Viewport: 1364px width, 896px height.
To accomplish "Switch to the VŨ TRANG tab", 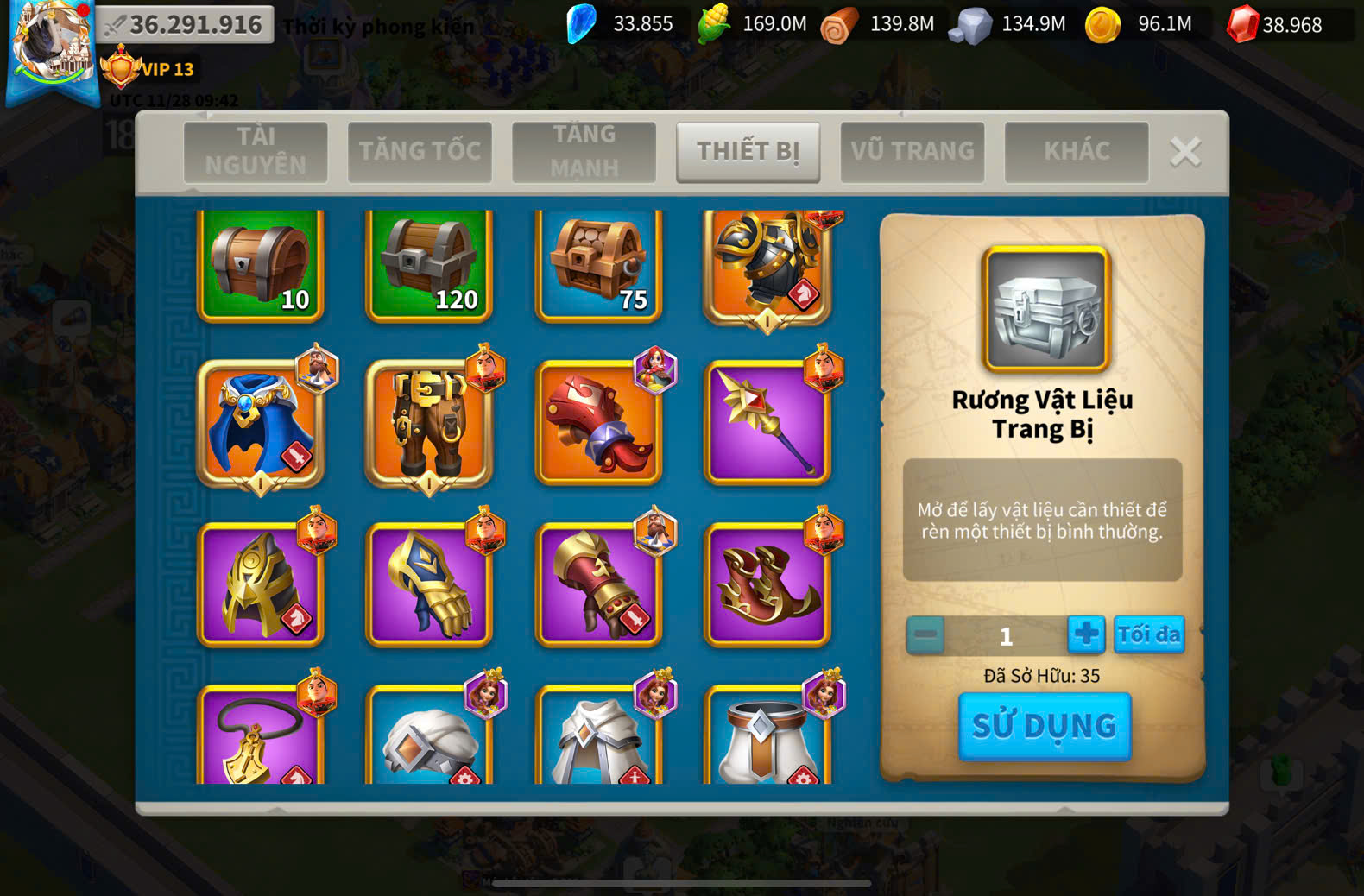I will tap(912, 151).
